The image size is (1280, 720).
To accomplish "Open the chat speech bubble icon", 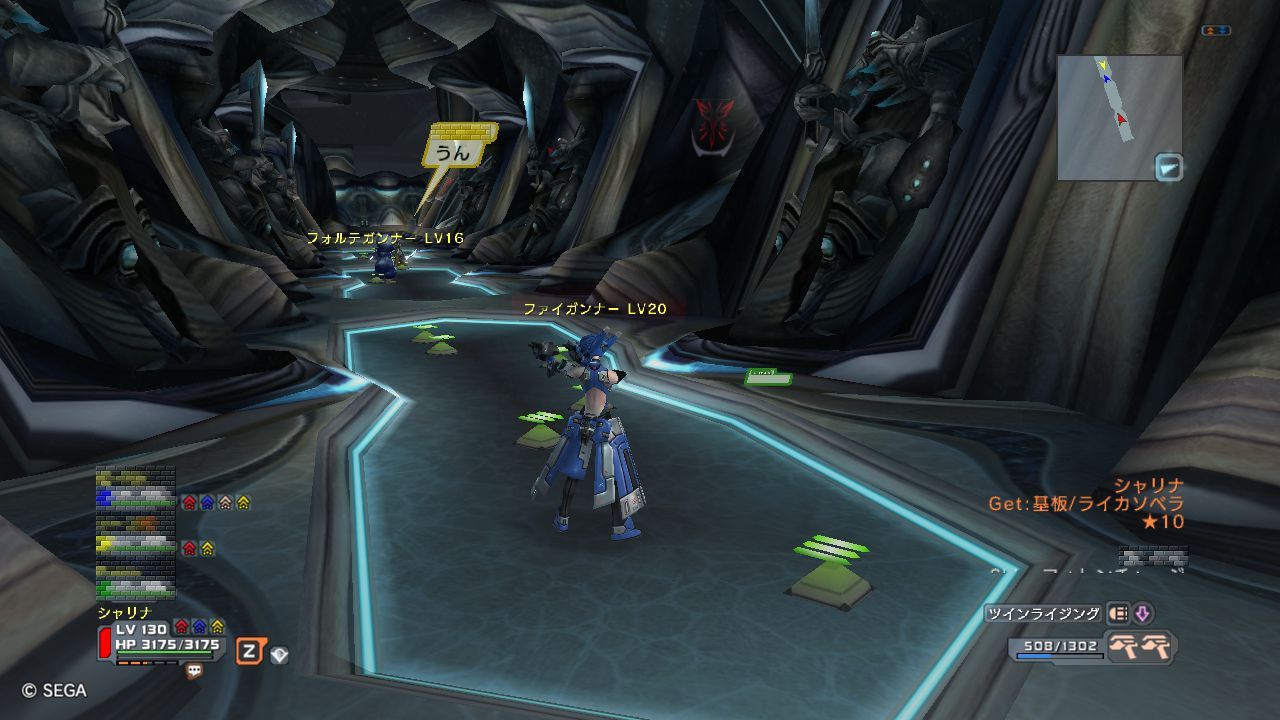I will (194, 672).
